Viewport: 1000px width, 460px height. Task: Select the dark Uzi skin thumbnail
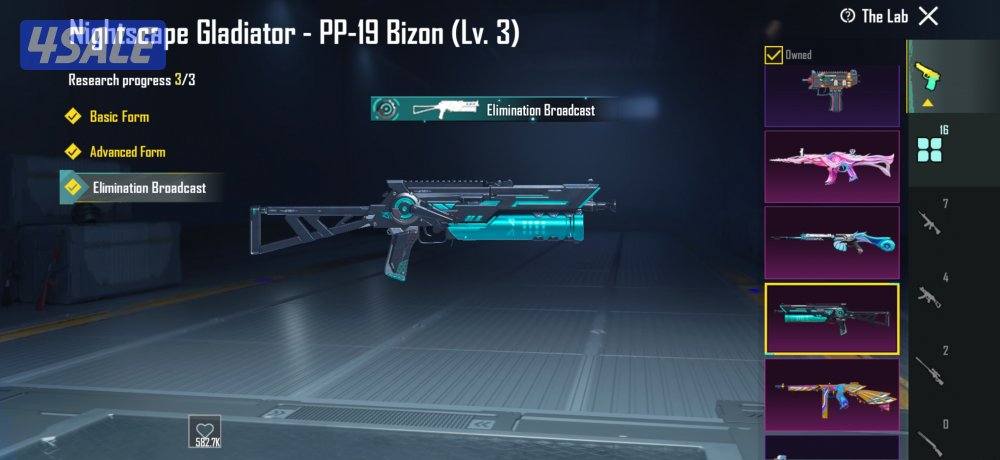[x=831, y=95]
